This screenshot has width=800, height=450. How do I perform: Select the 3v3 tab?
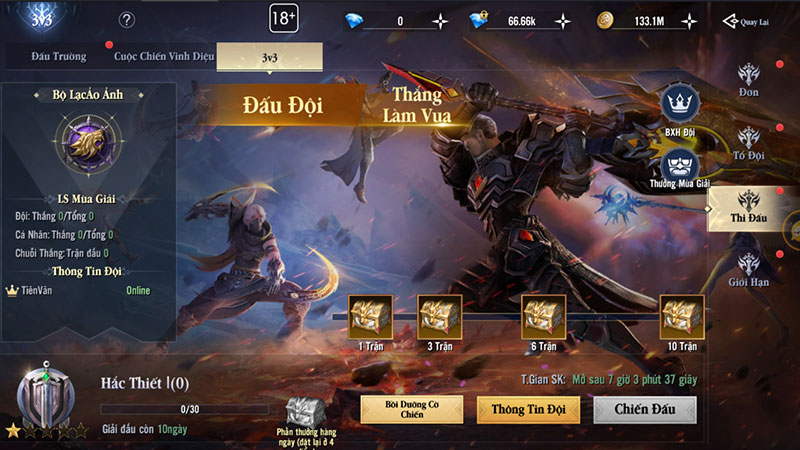(x=269, y=58)
